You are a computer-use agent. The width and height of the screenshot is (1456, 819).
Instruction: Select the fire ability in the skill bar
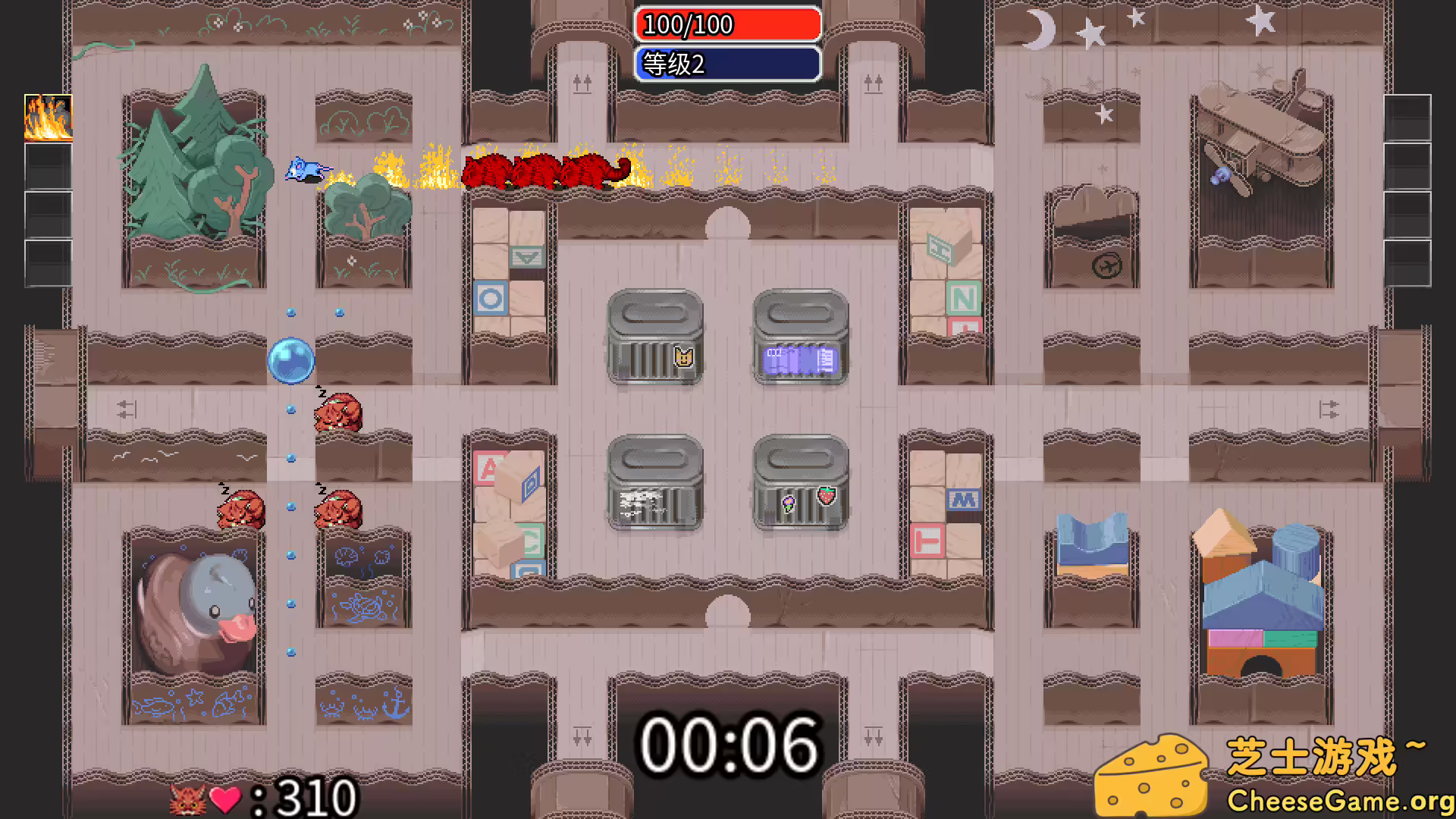[48, 119]
